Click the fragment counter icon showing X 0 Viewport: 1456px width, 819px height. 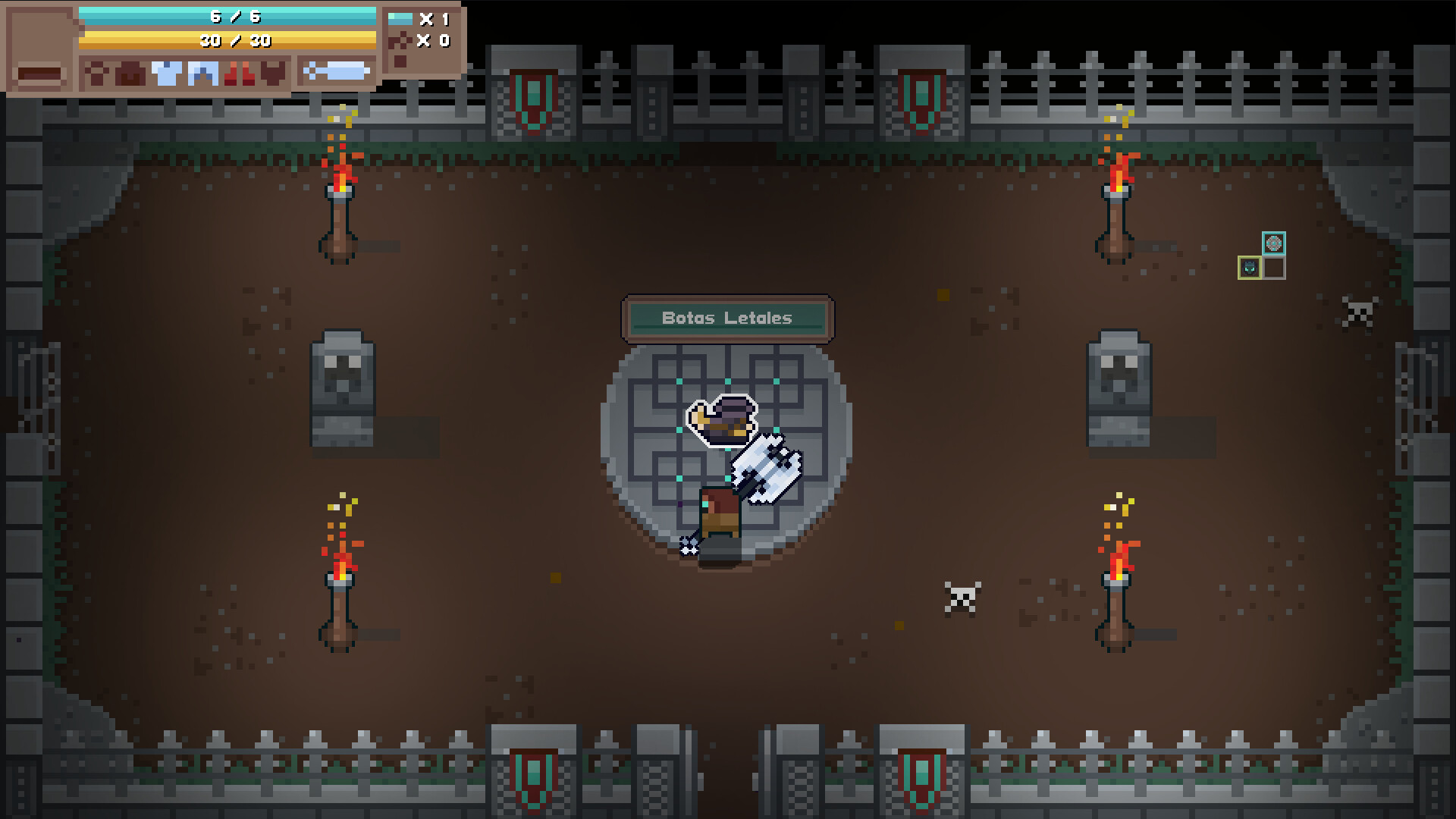[400, 42]
